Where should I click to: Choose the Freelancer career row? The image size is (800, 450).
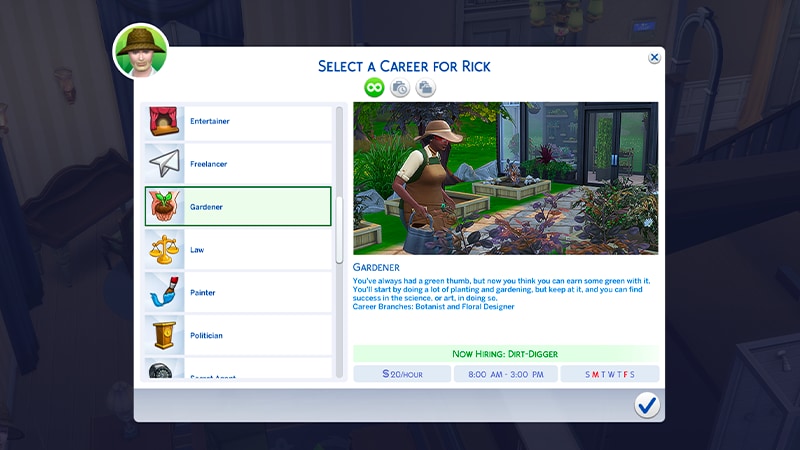tap(238, 164)
